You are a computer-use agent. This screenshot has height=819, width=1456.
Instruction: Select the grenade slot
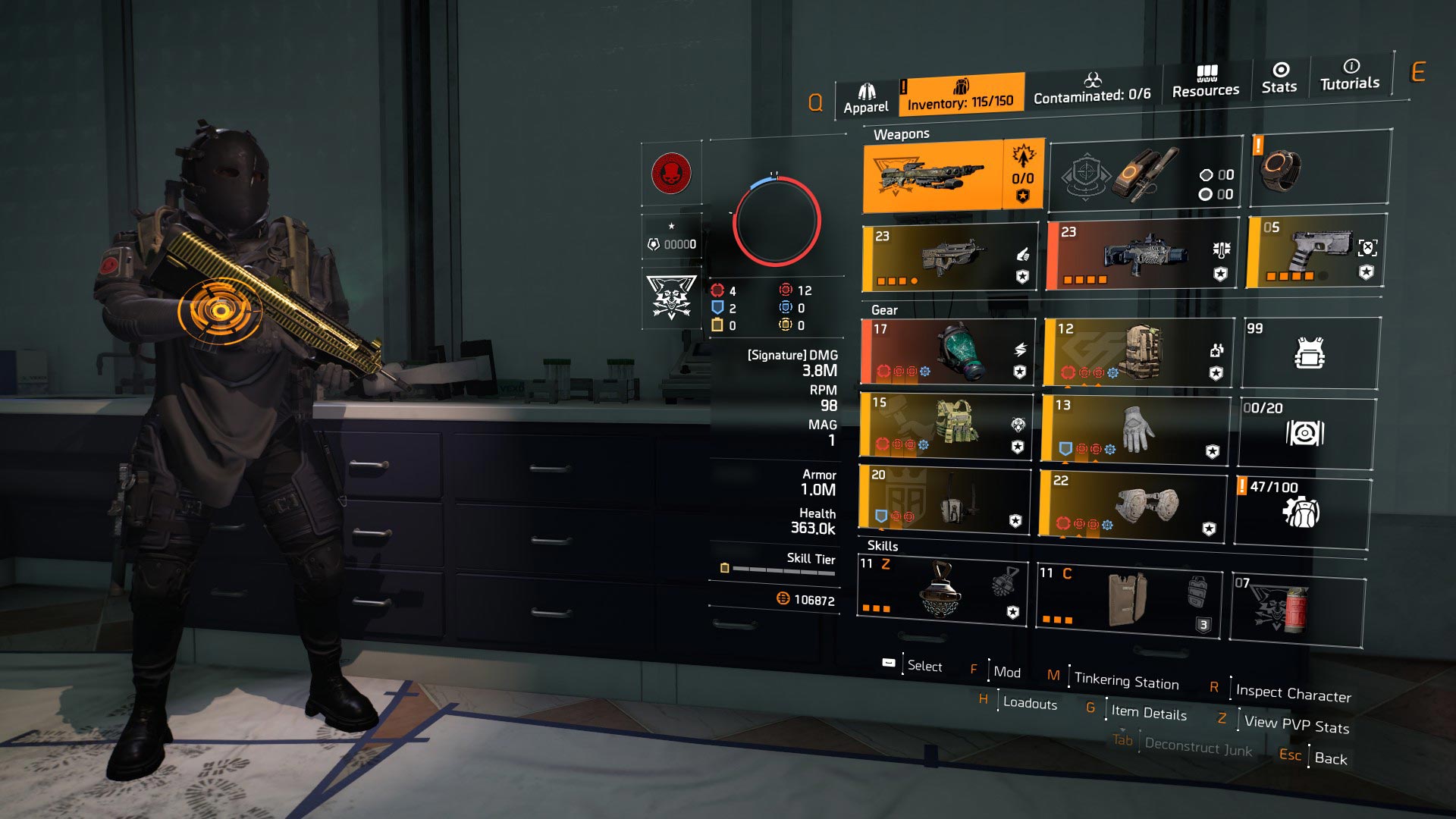(x=1297, y=609)
